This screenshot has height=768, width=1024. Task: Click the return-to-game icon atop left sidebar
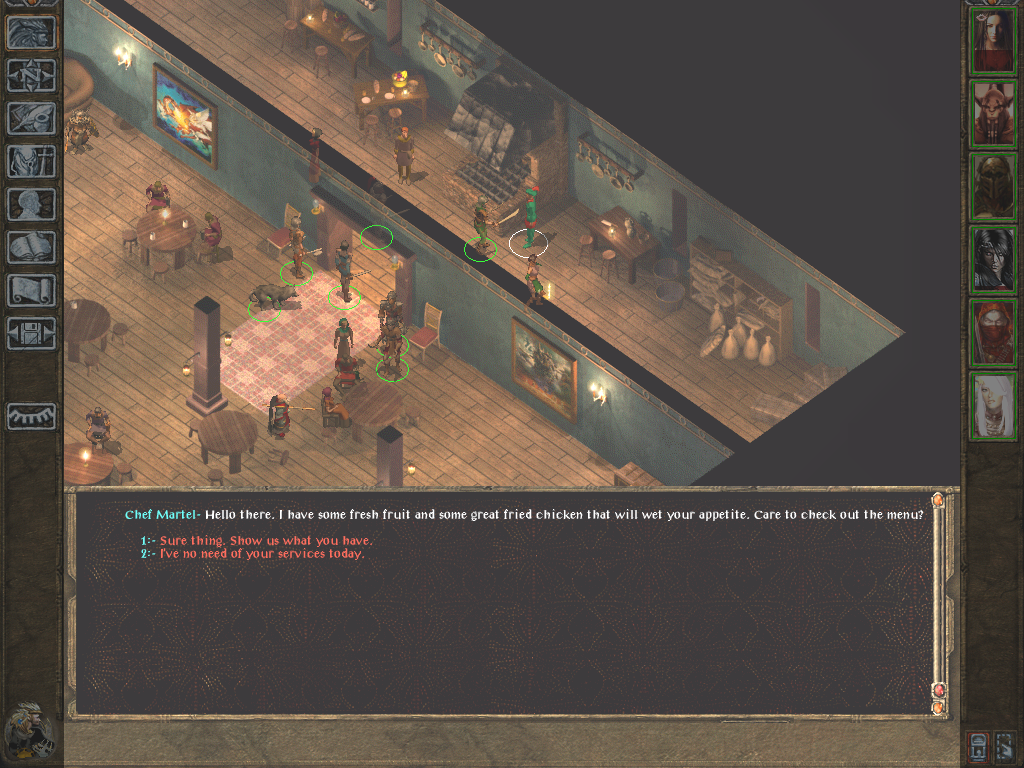click(x=31, y=33)
